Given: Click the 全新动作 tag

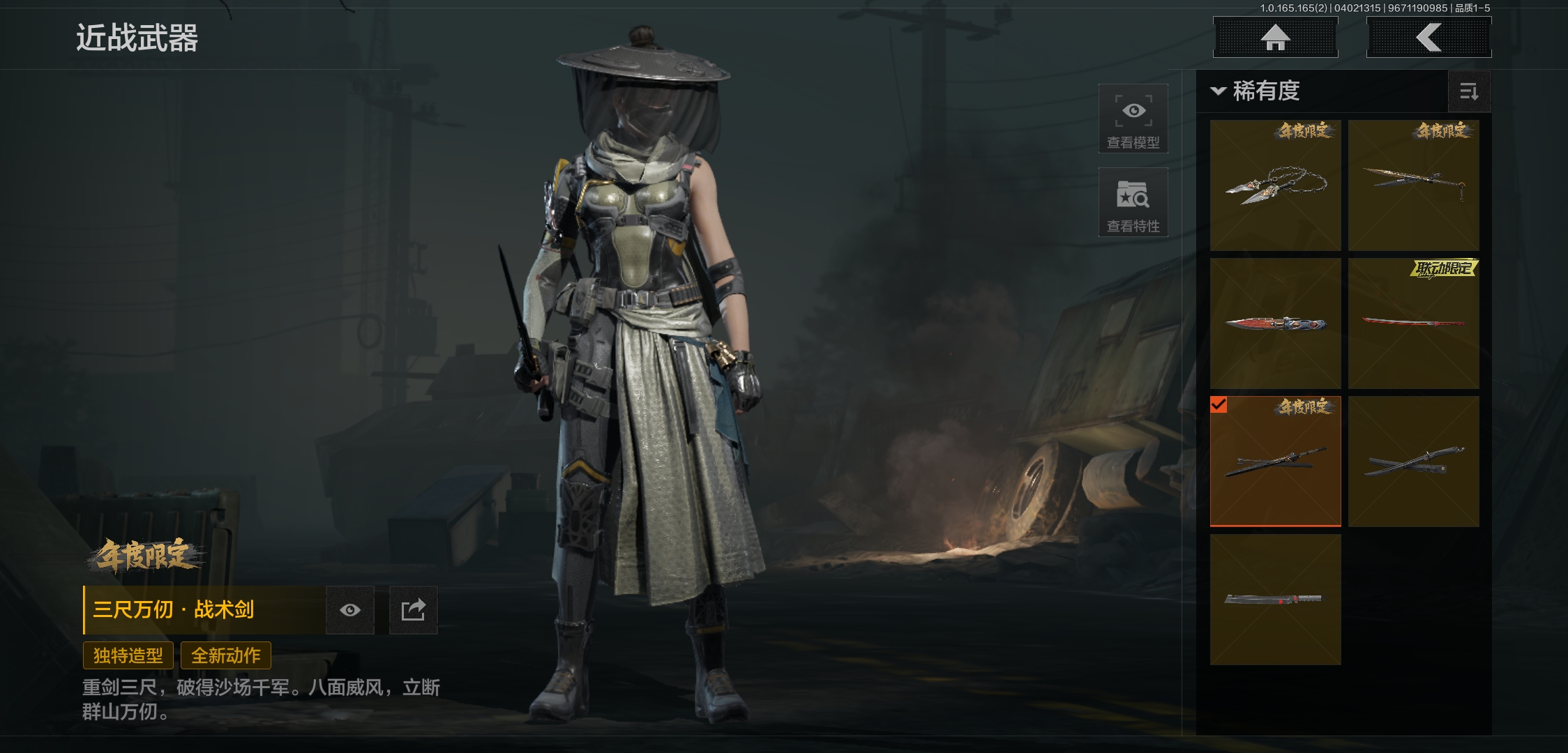Looking at the screenshot, I should coord(226,655).
